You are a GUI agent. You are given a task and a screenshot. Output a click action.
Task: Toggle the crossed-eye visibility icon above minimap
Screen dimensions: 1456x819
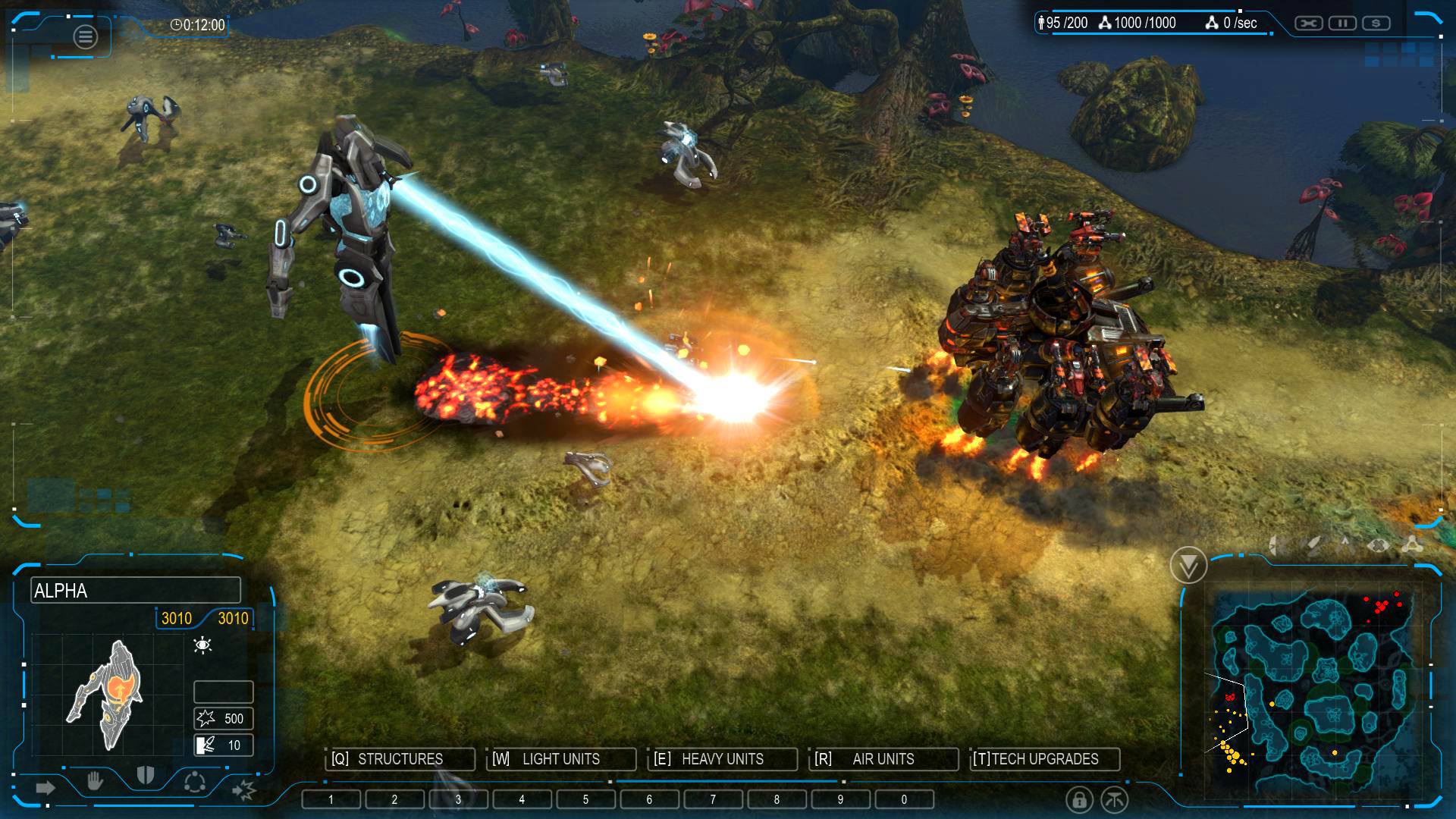1378,544
